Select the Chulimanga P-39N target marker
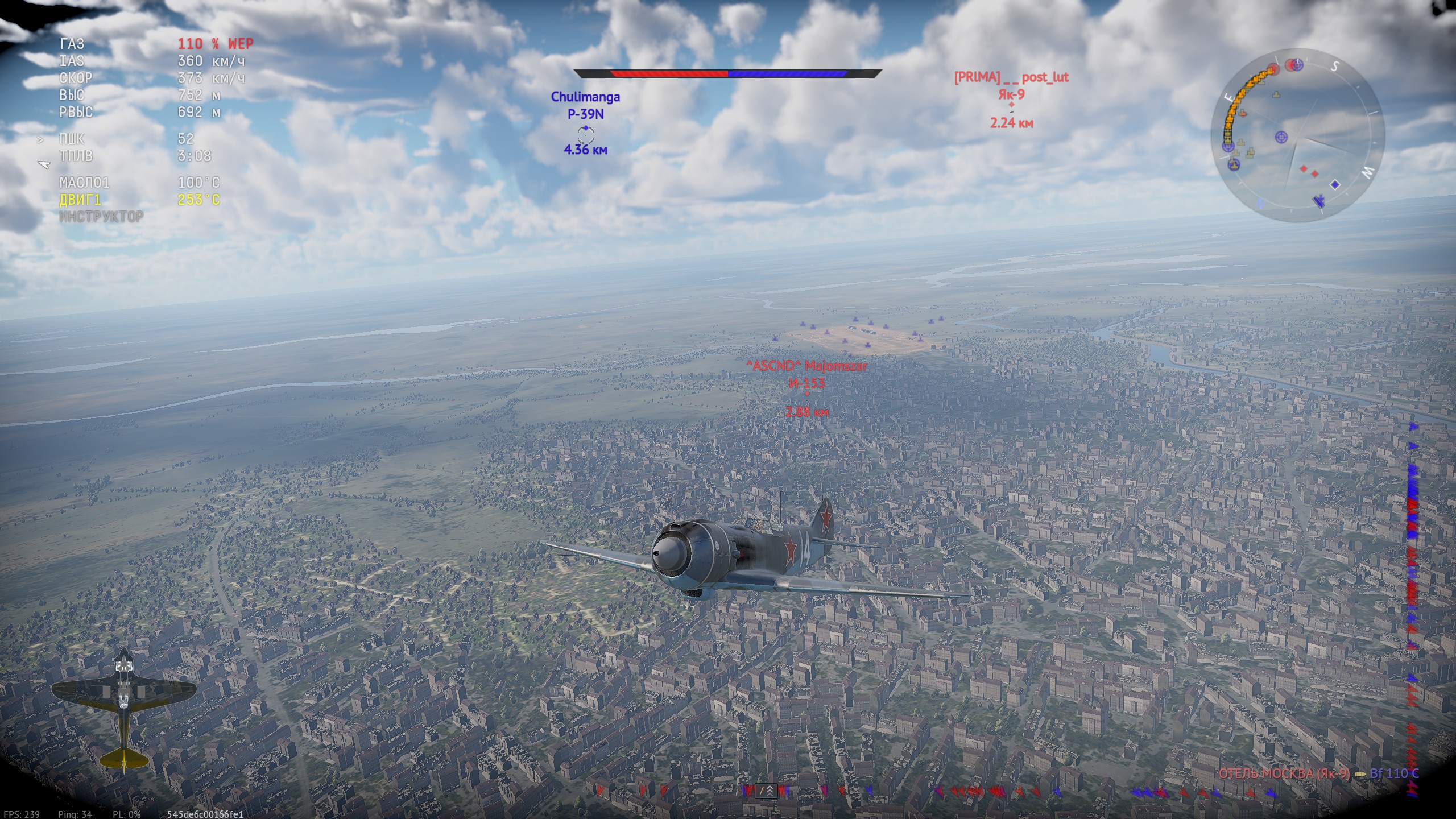Viewport: 1456px width, 819px height. (586, 134)
